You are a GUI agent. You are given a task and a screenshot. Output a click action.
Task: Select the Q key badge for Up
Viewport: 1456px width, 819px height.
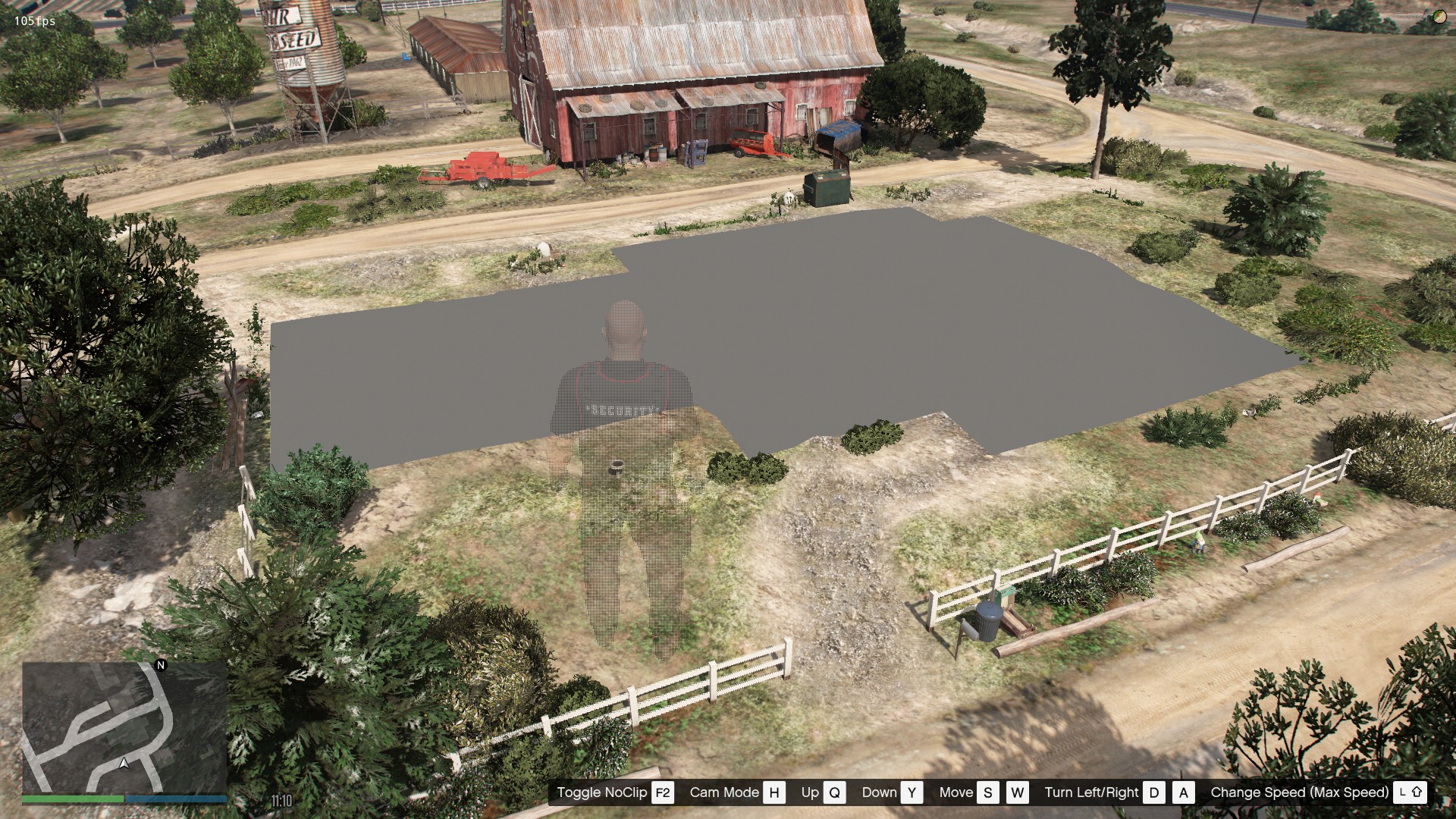[x=834, y=792]
